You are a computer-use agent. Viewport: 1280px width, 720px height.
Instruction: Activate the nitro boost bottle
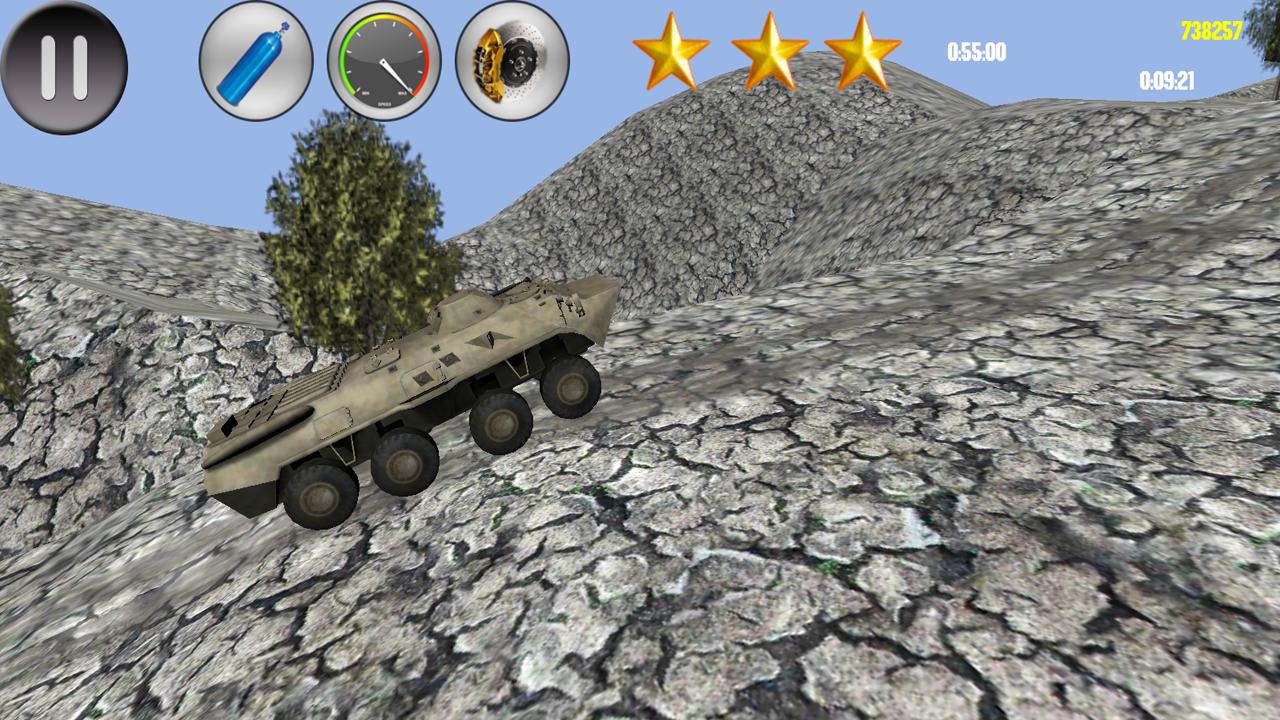(252, 62)
